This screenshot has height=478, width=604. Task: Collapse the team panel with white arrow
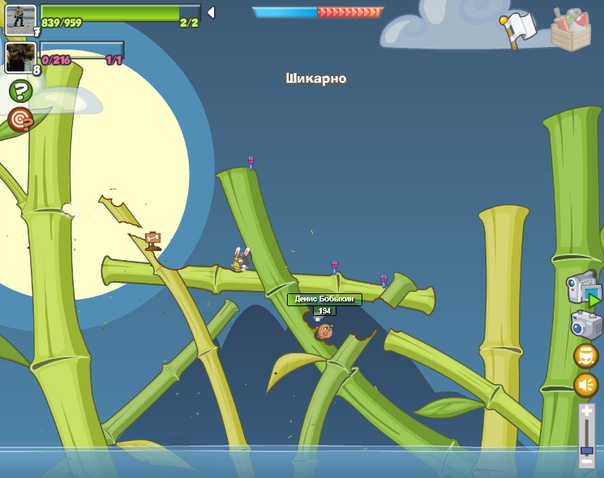pos(210,13)
